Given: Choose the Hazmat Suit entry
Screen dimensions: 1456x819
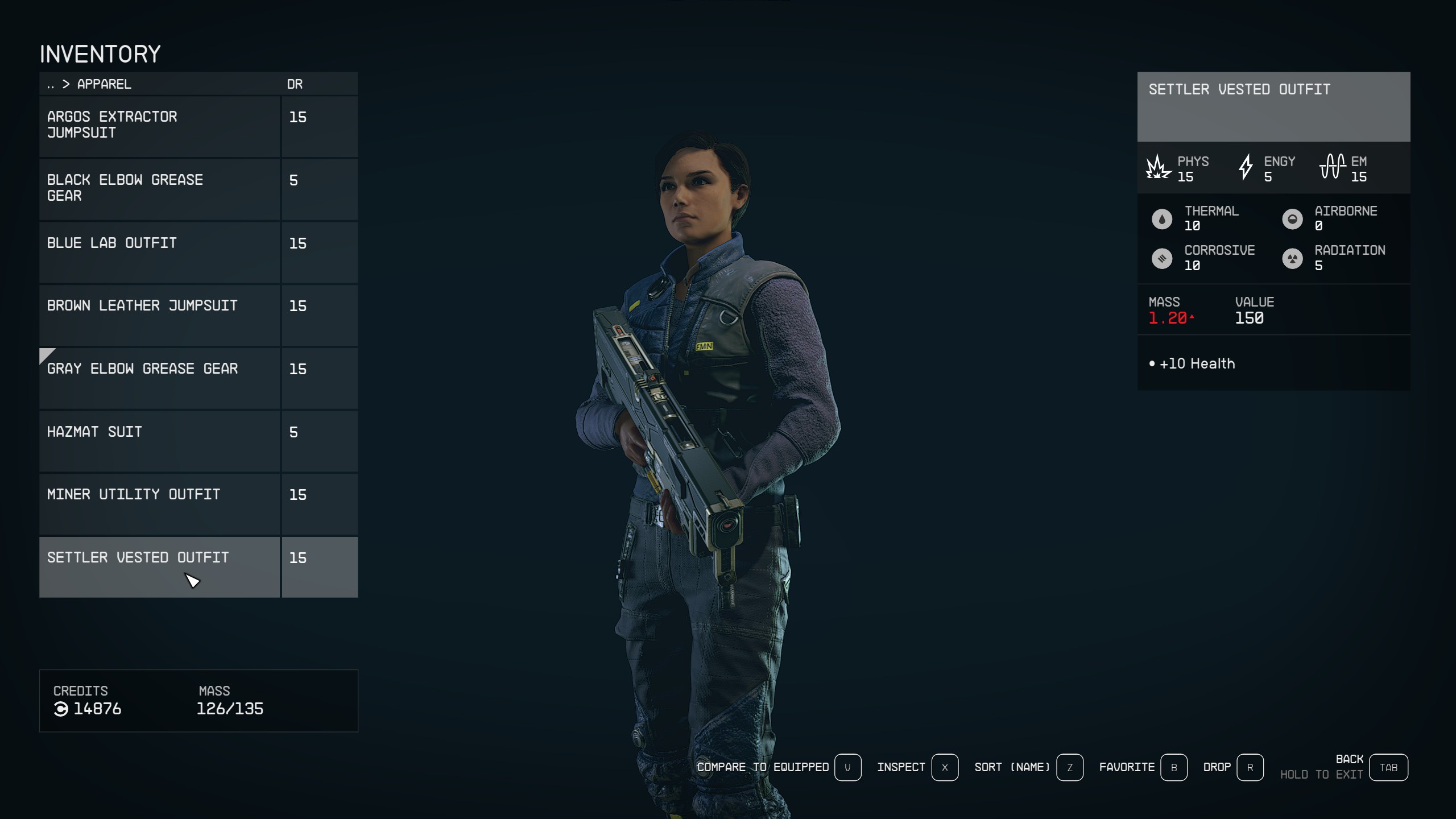Looking at the screenshot, I should pyautogui.click(x=159, y=441).
